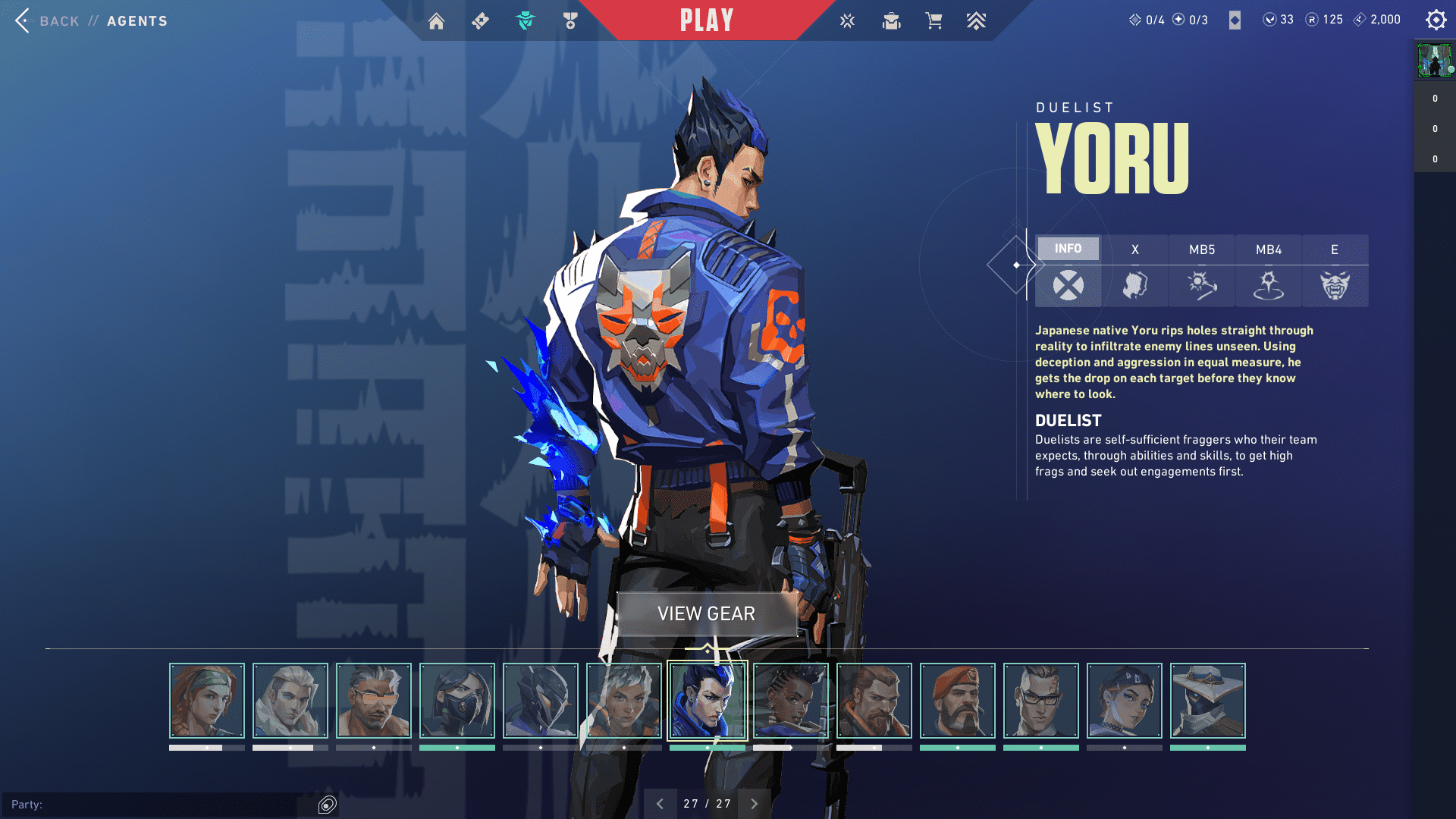Select the agent wearing glasses
Viewport: 1456px width, 819px height.
pos(1041,701)
